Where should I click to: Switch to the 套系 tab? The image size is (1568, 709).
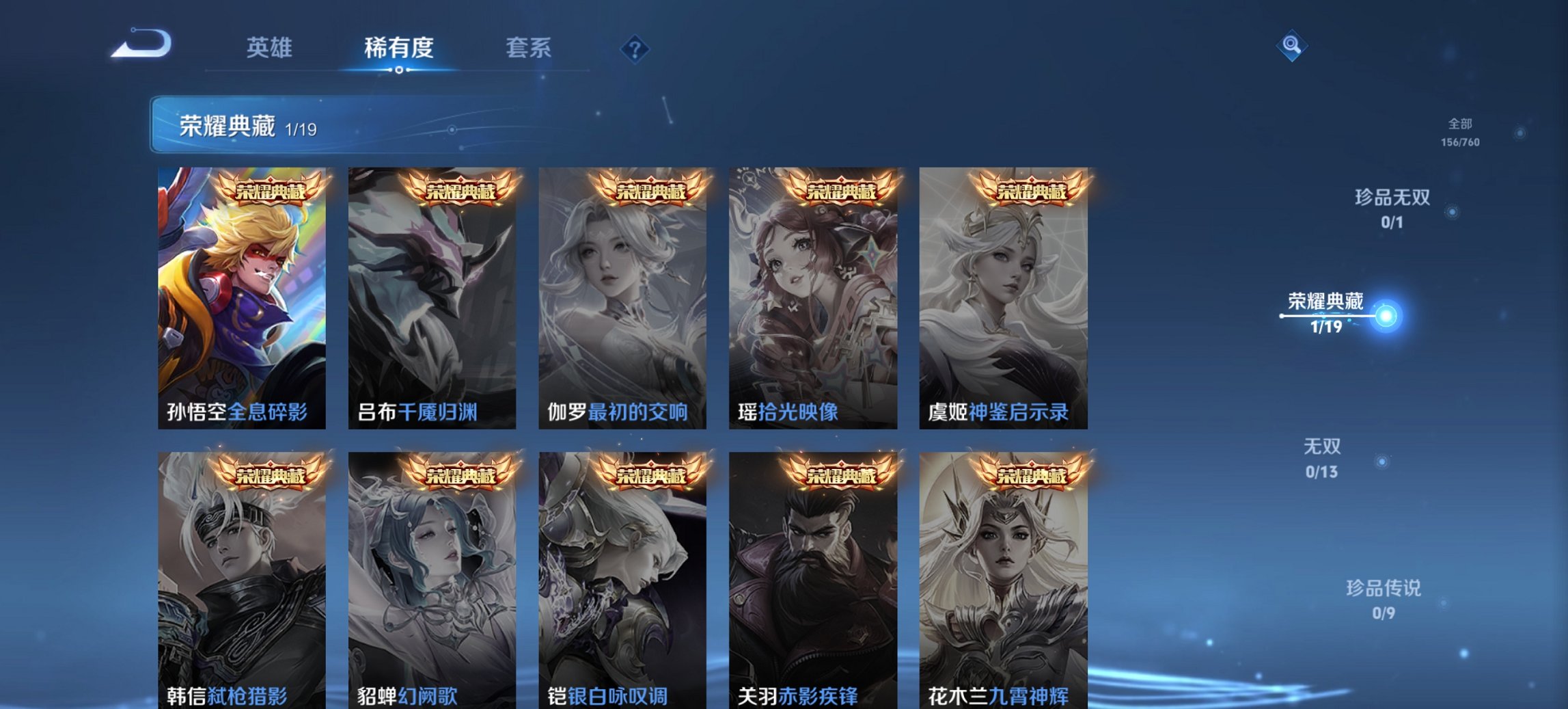click(x=529, y=48)
